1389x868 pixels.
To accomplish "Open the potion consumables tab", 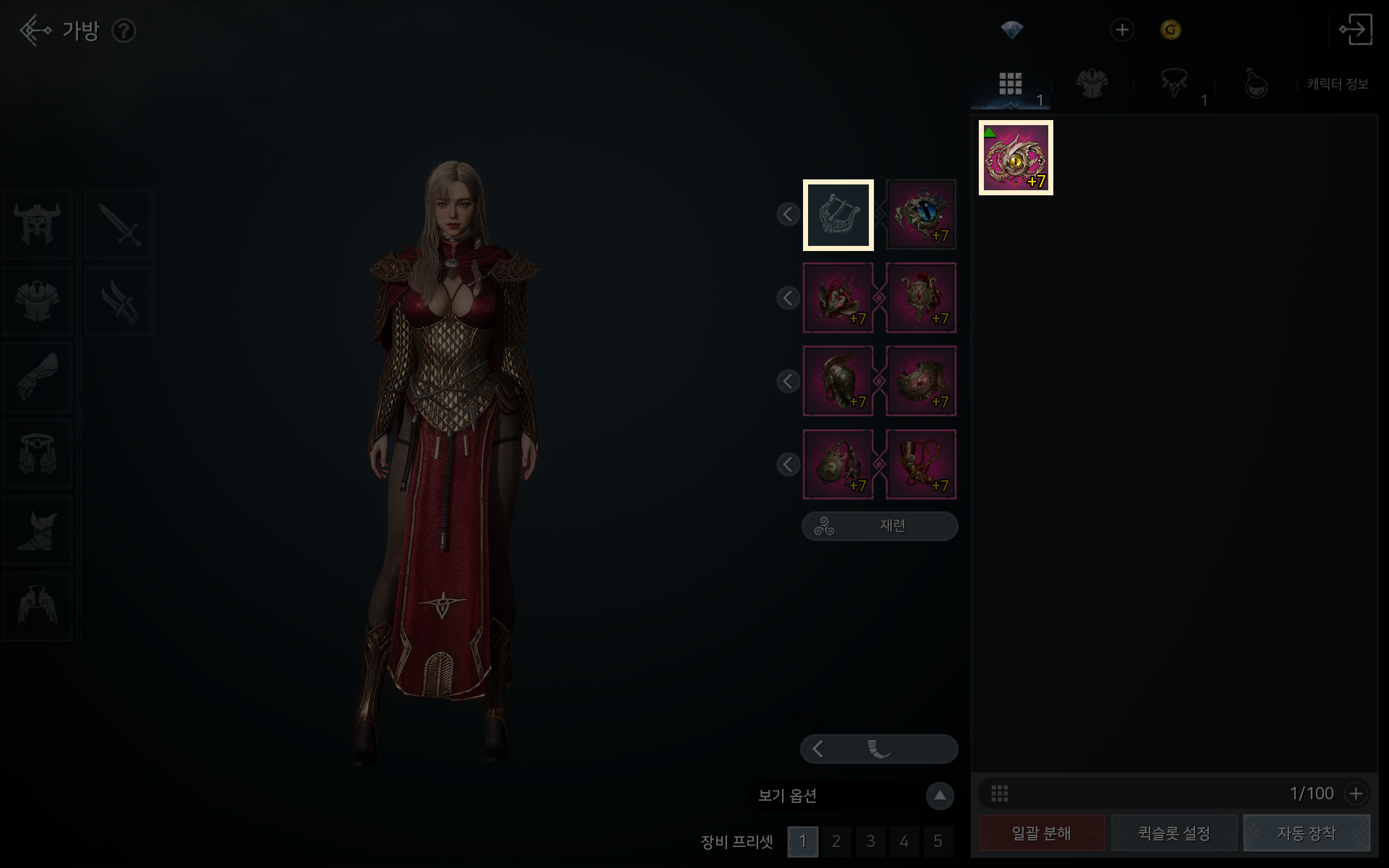I will point(1256,84).
